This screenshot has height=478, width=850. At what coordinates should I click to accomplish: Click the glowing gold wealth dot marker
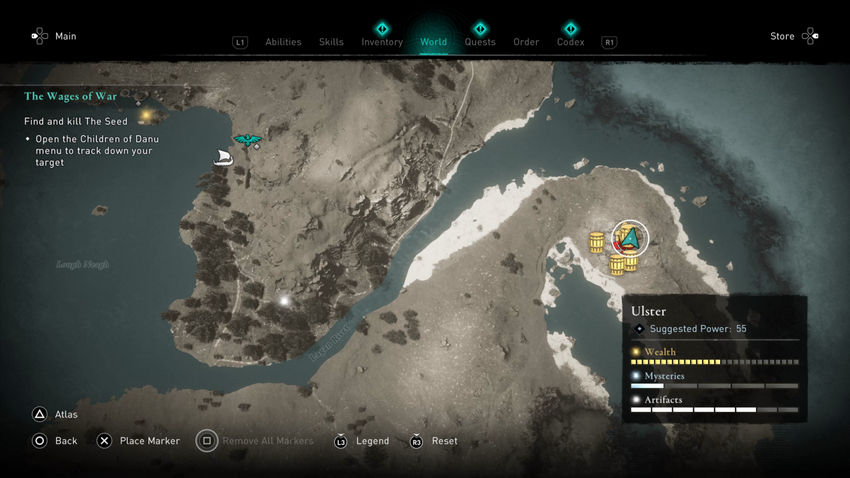pyautogui.click(x=146, y=115)
